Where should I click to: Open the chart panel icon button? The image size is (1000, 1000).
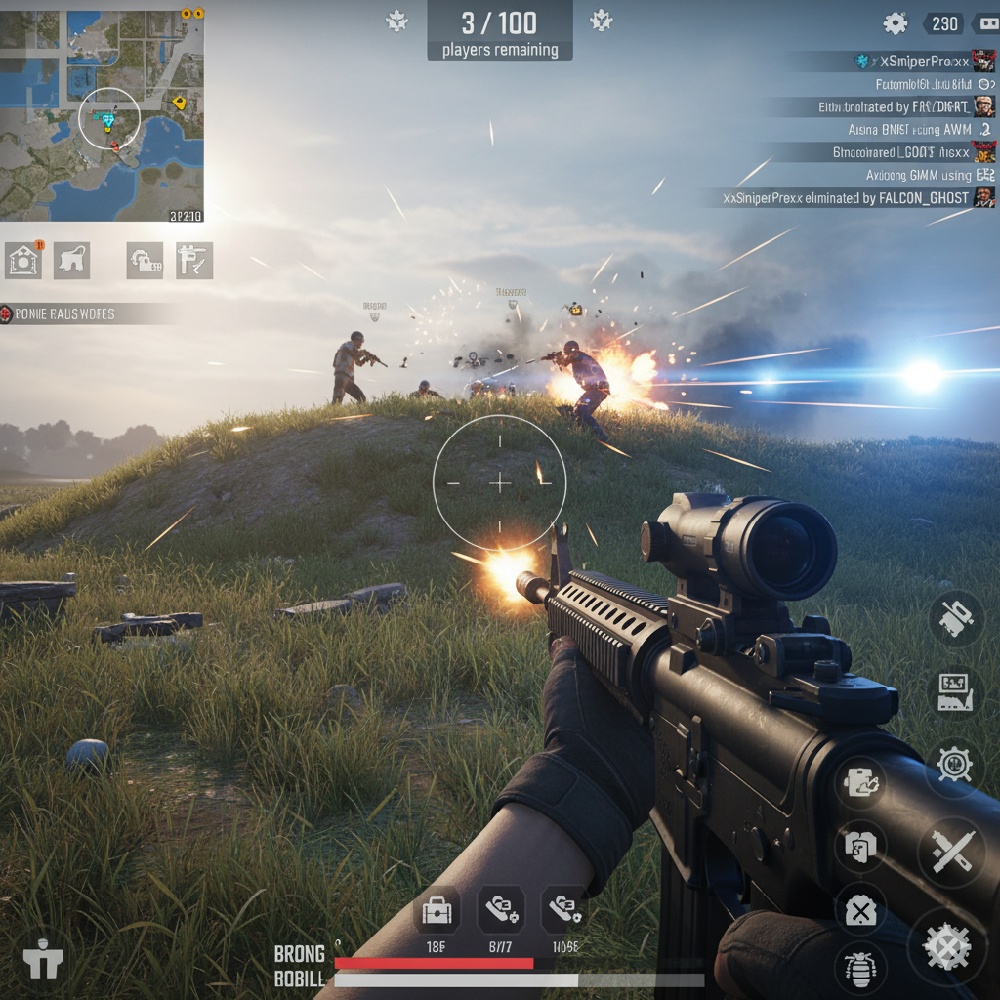pyautogui.click(x=955, y=692)
